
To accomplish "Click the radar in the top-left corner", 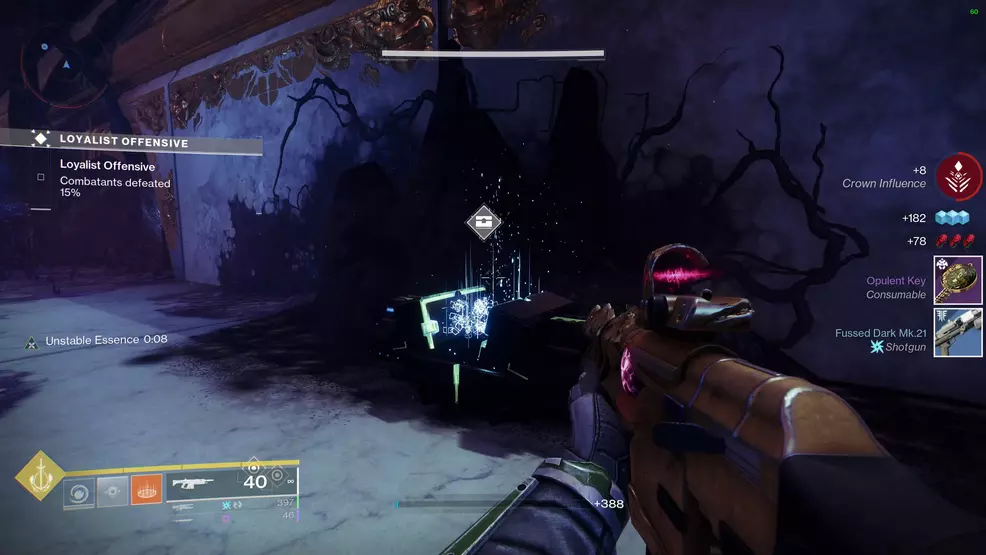I will tap(67, 62).
